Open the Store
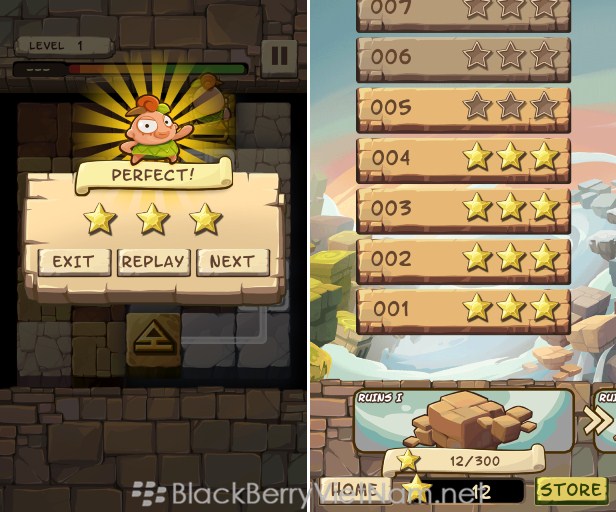The width and height of the screenshot is (616, 512). click(x=571, y=490)
